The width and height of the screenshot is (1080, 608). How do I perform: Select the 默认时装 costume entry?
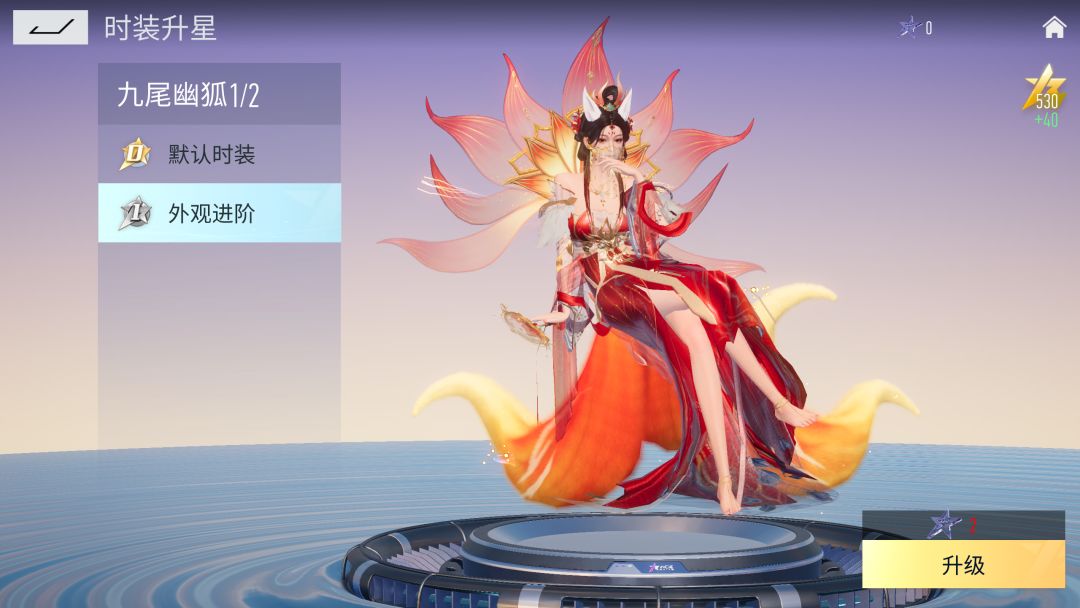point(219,155)
